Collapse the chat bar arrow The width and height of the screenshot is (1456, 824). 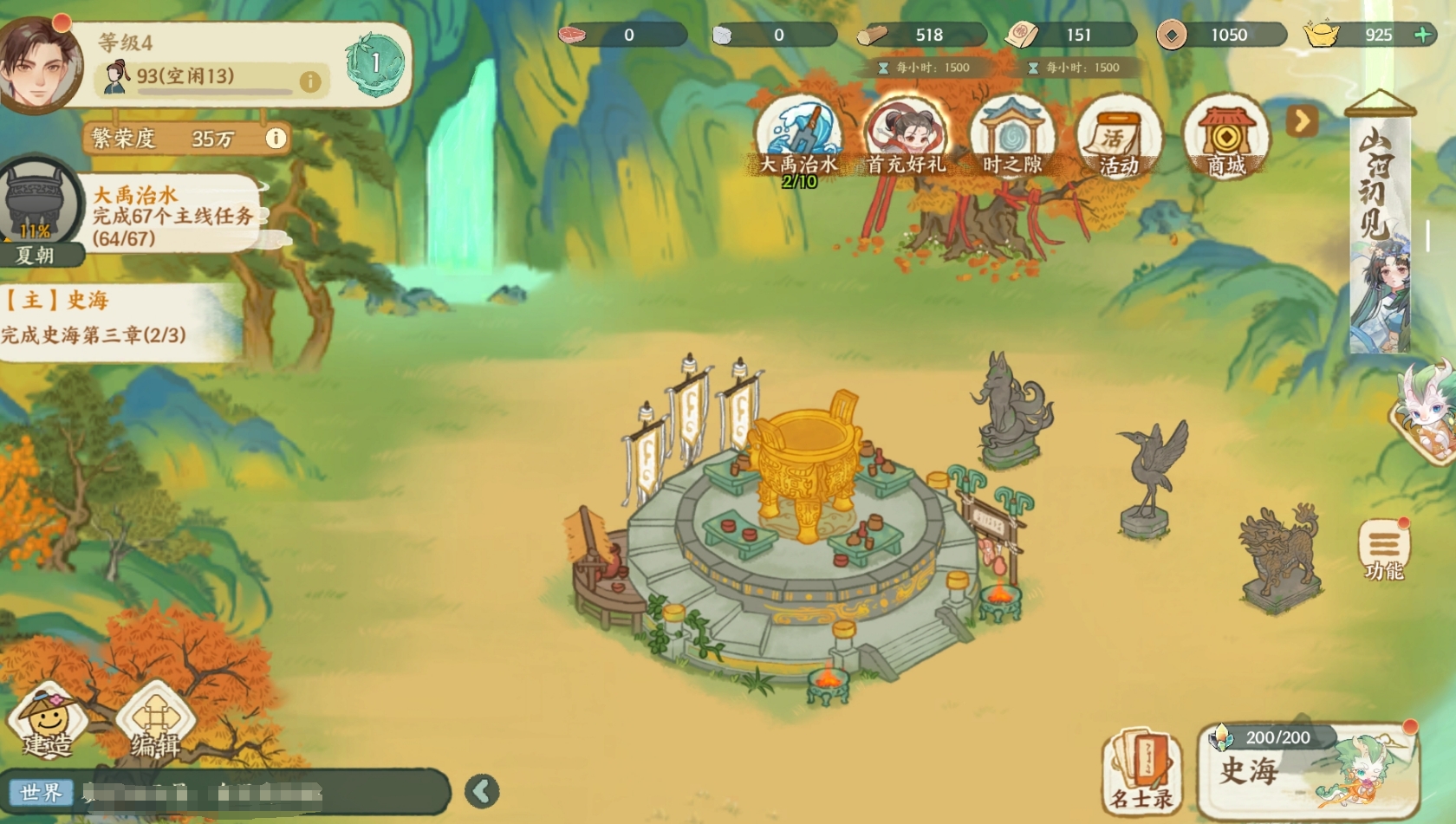click(482, 790)
